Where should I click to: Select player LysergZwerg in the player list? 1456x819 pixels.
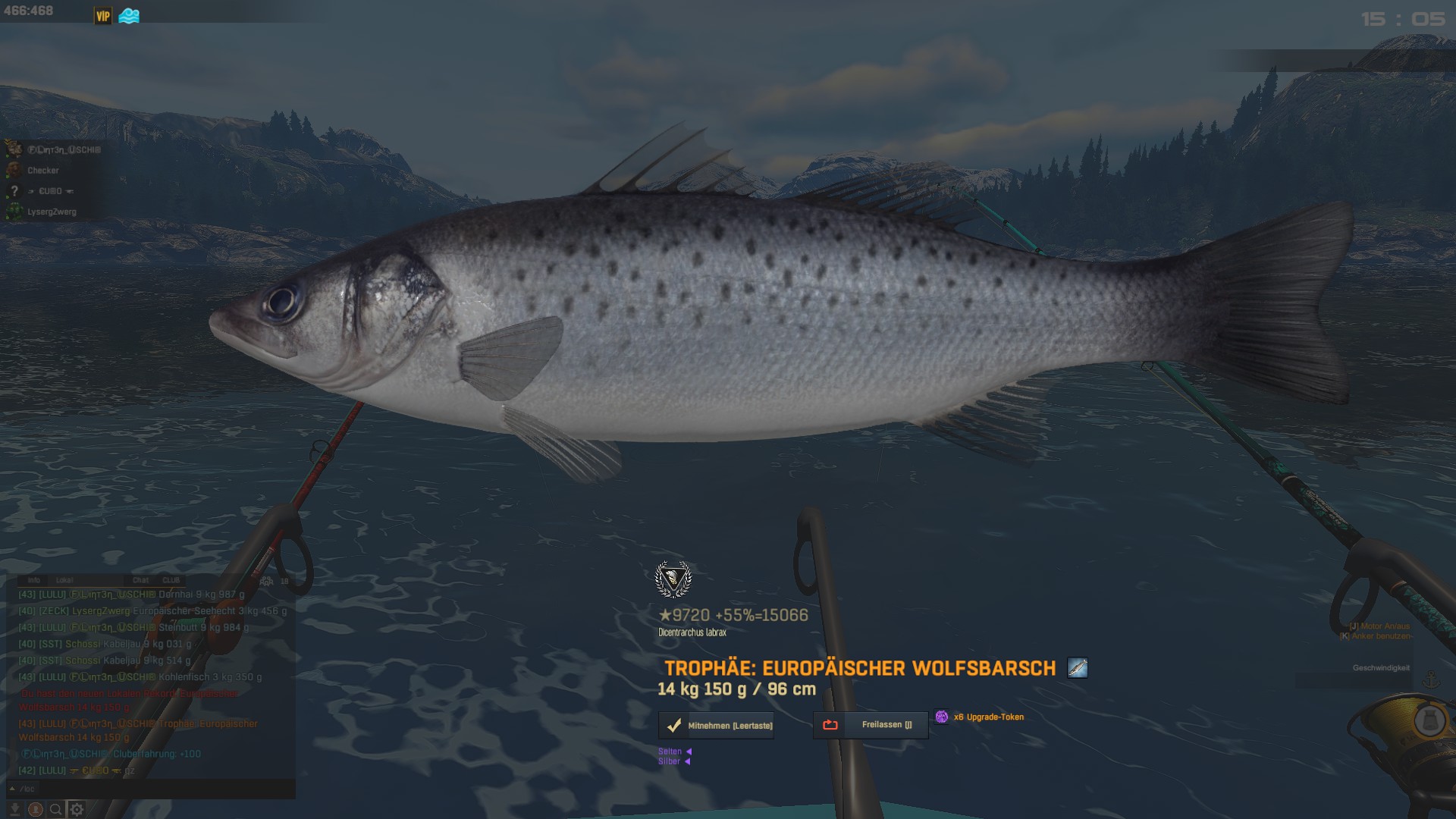(x=52, y=212)
